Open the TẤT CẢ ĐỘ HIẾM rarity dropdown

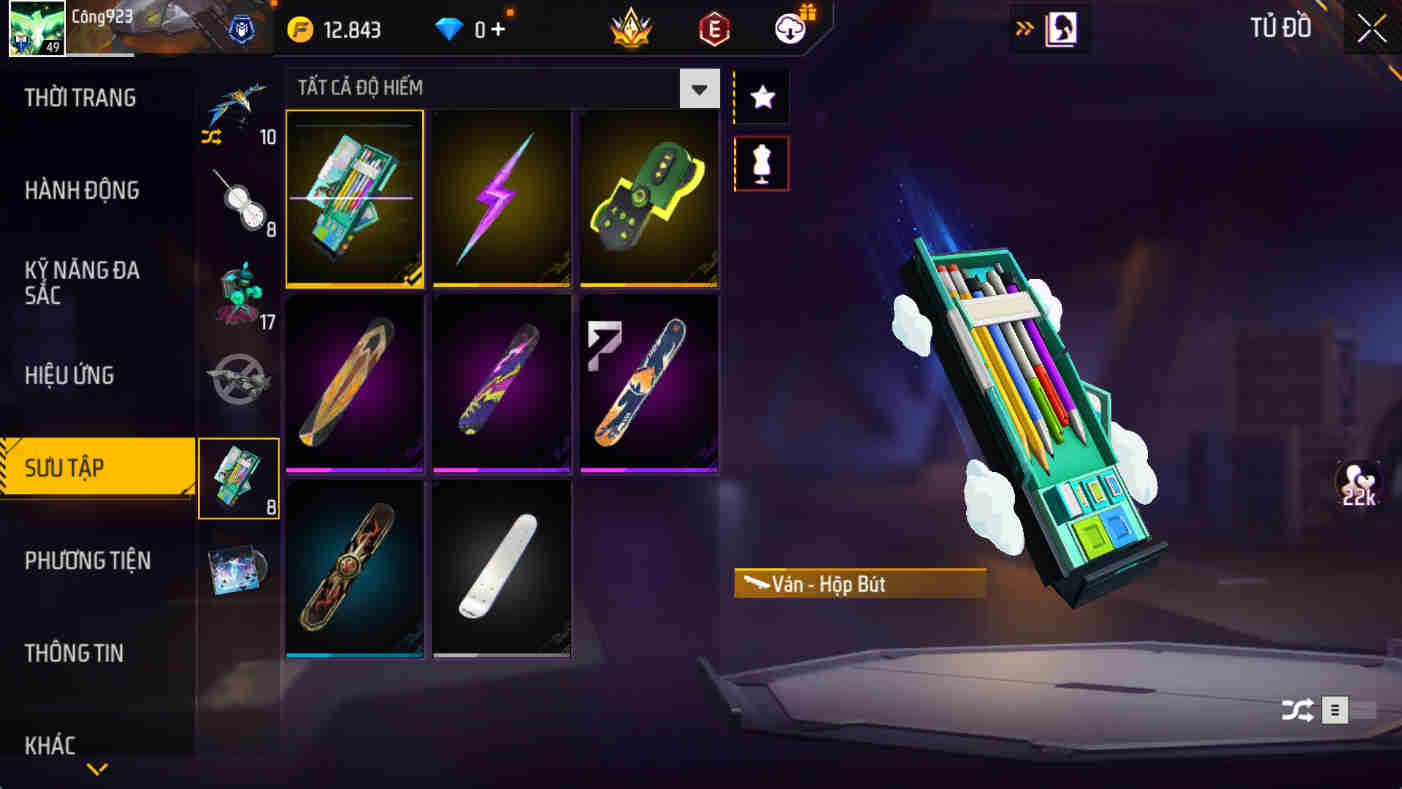(x=698, y=88)
